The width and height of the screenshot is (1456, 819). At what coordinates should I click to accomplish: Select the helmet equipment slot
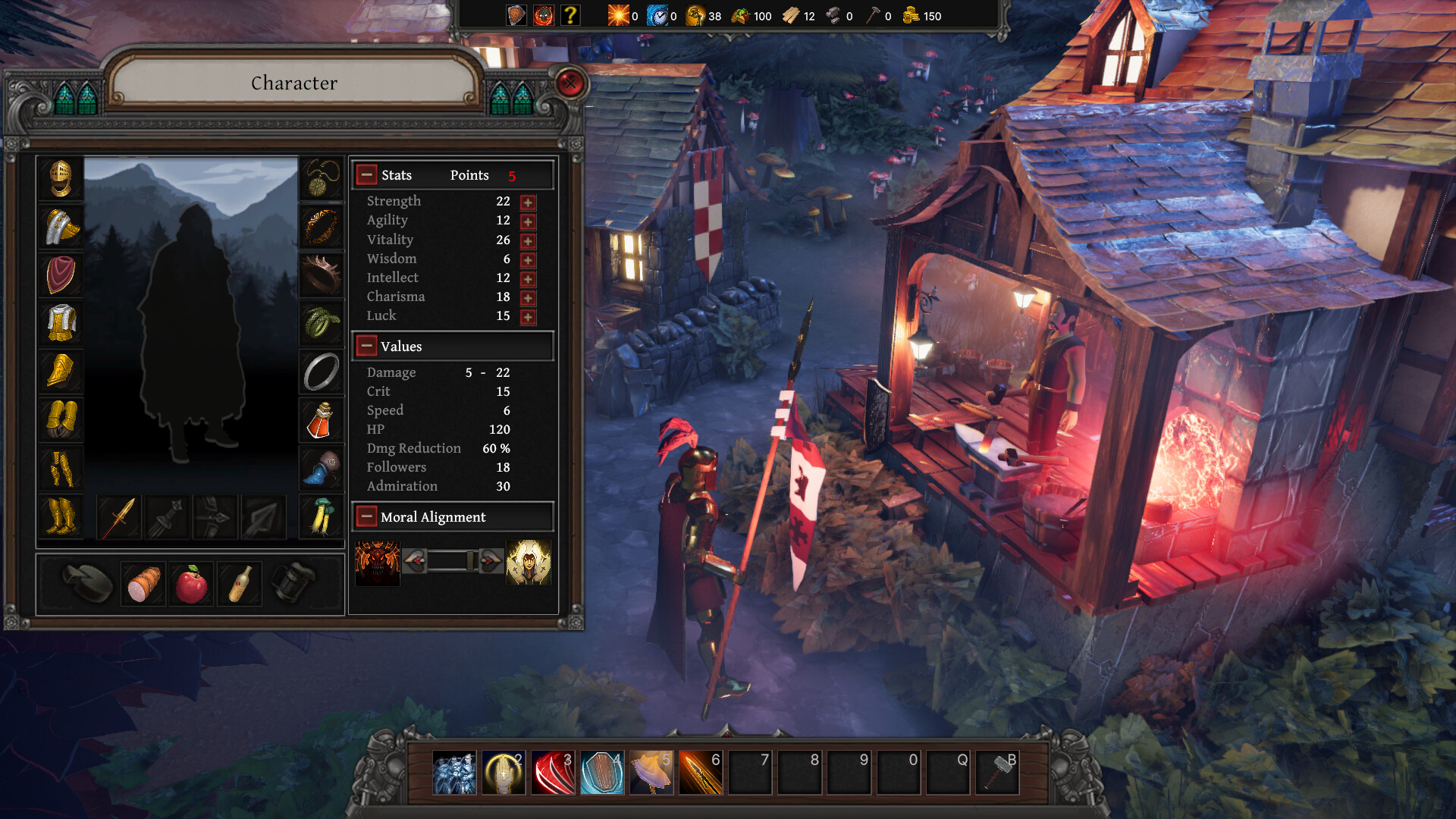(x=61, y=180)
